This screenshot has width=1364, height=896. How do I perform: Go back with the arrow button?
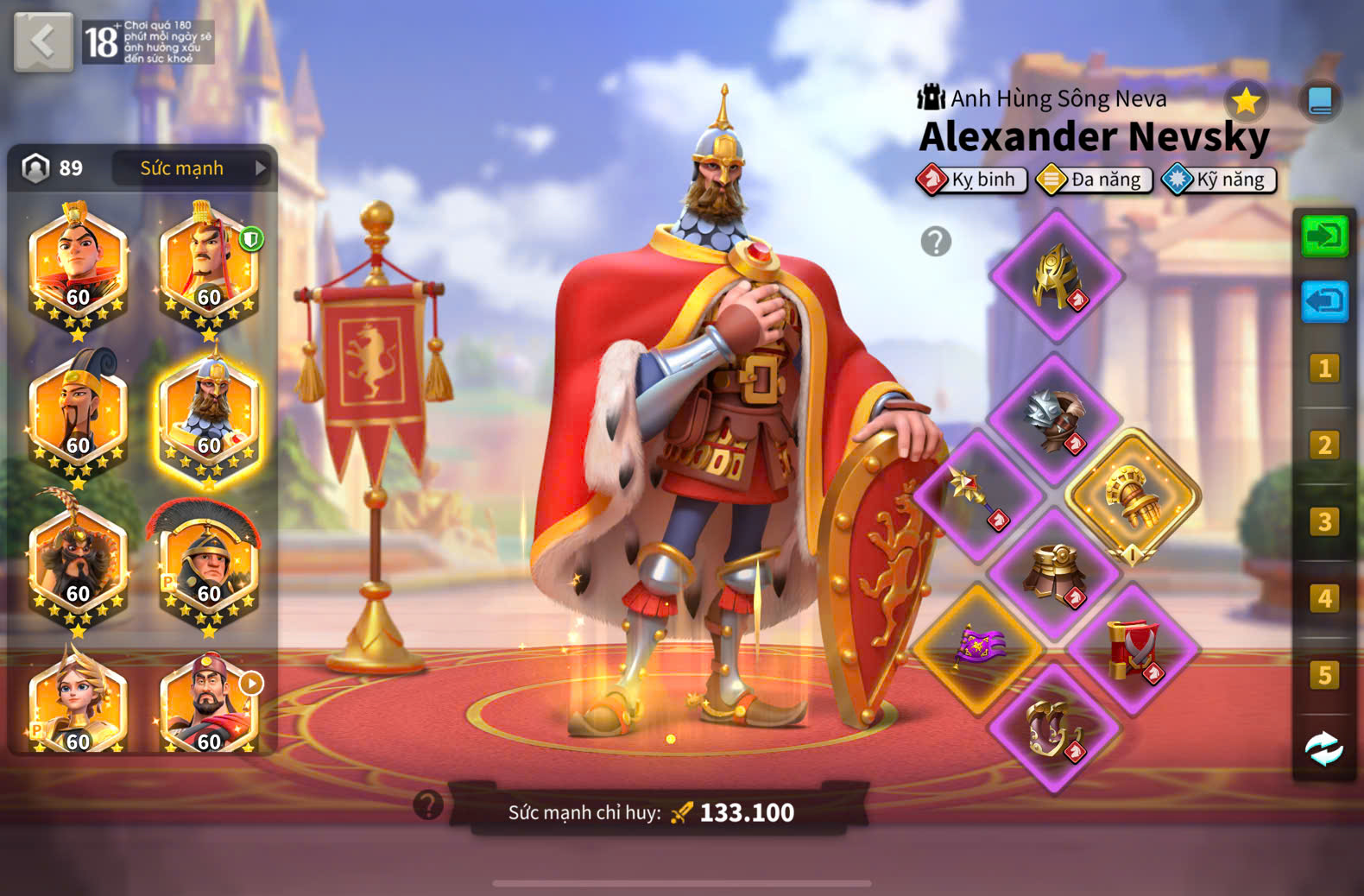[x=43, y=41]
